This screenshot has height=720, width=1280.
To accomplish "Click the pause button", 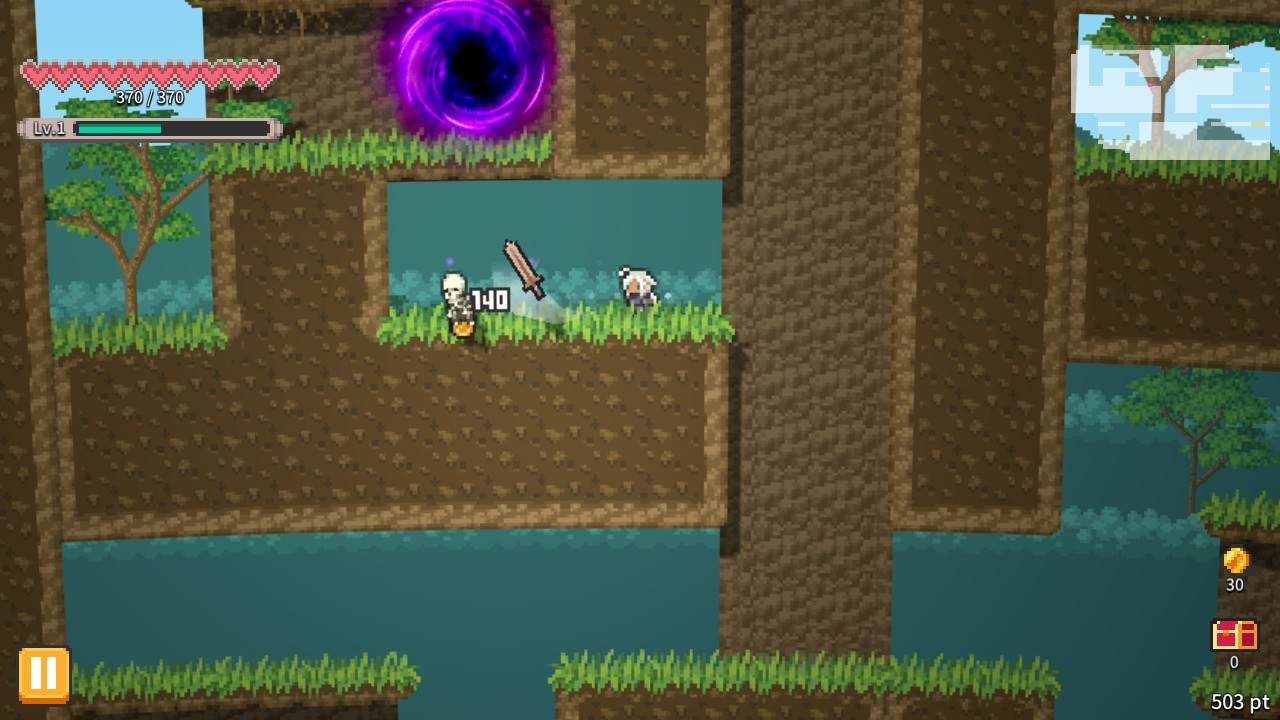I will [43, 673].
